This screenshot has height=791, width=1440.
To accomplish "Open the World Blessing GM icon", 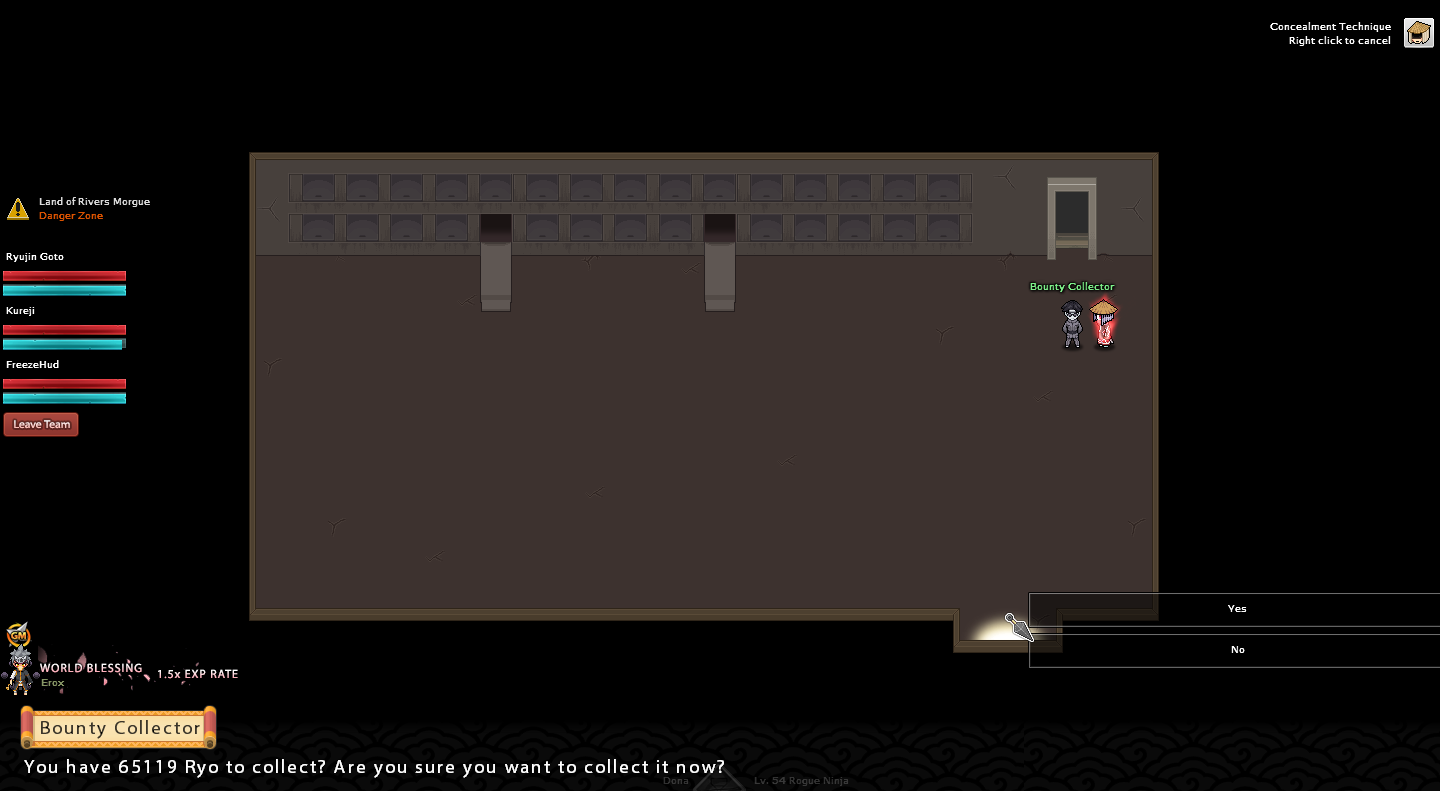I will click(18, 636).
